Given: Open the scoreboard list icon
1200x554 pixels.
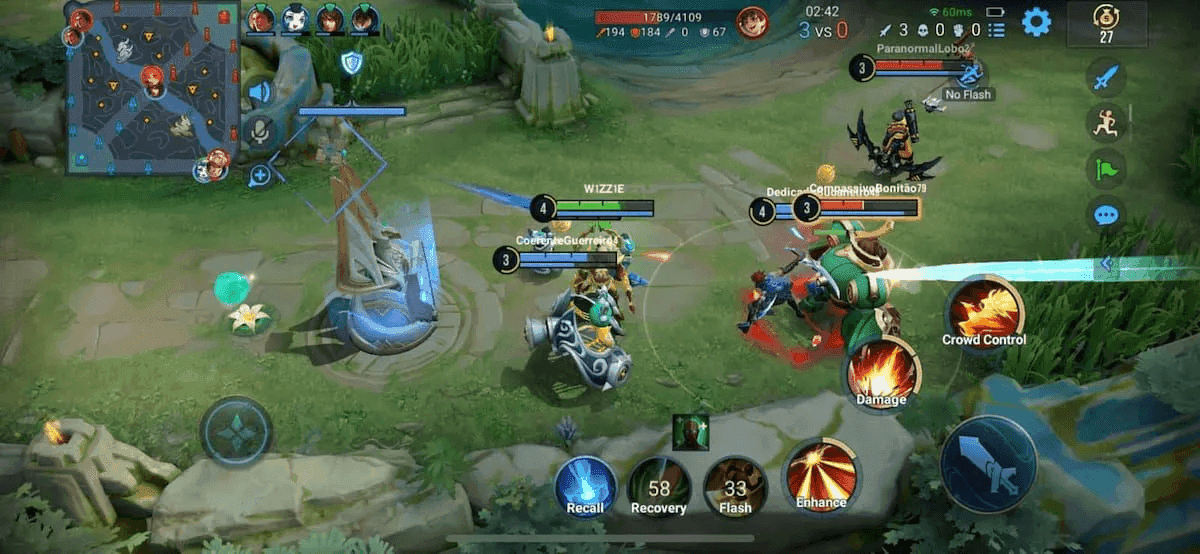Looking at the screenshot, I should pyautogui.click(x=995, y=31).
